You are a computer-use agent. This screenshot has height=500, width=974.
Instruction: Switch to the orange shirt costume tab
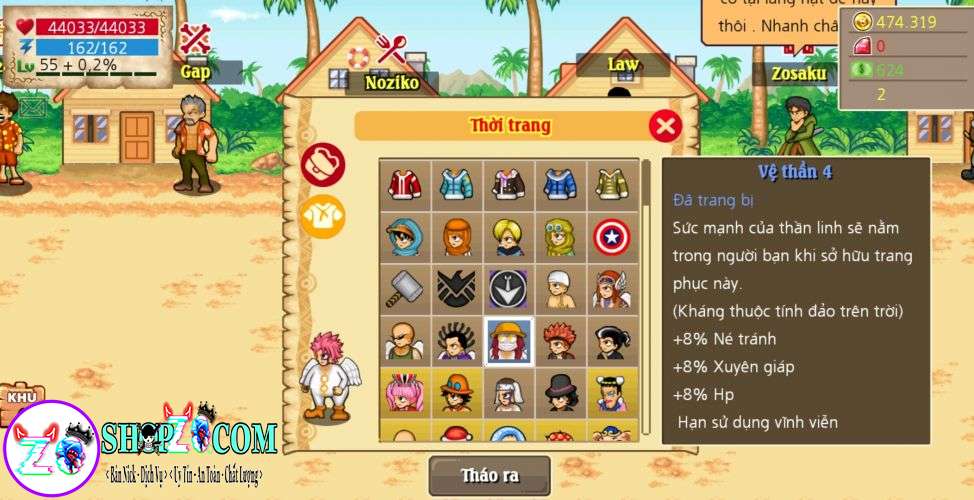(x=323, y=216)
